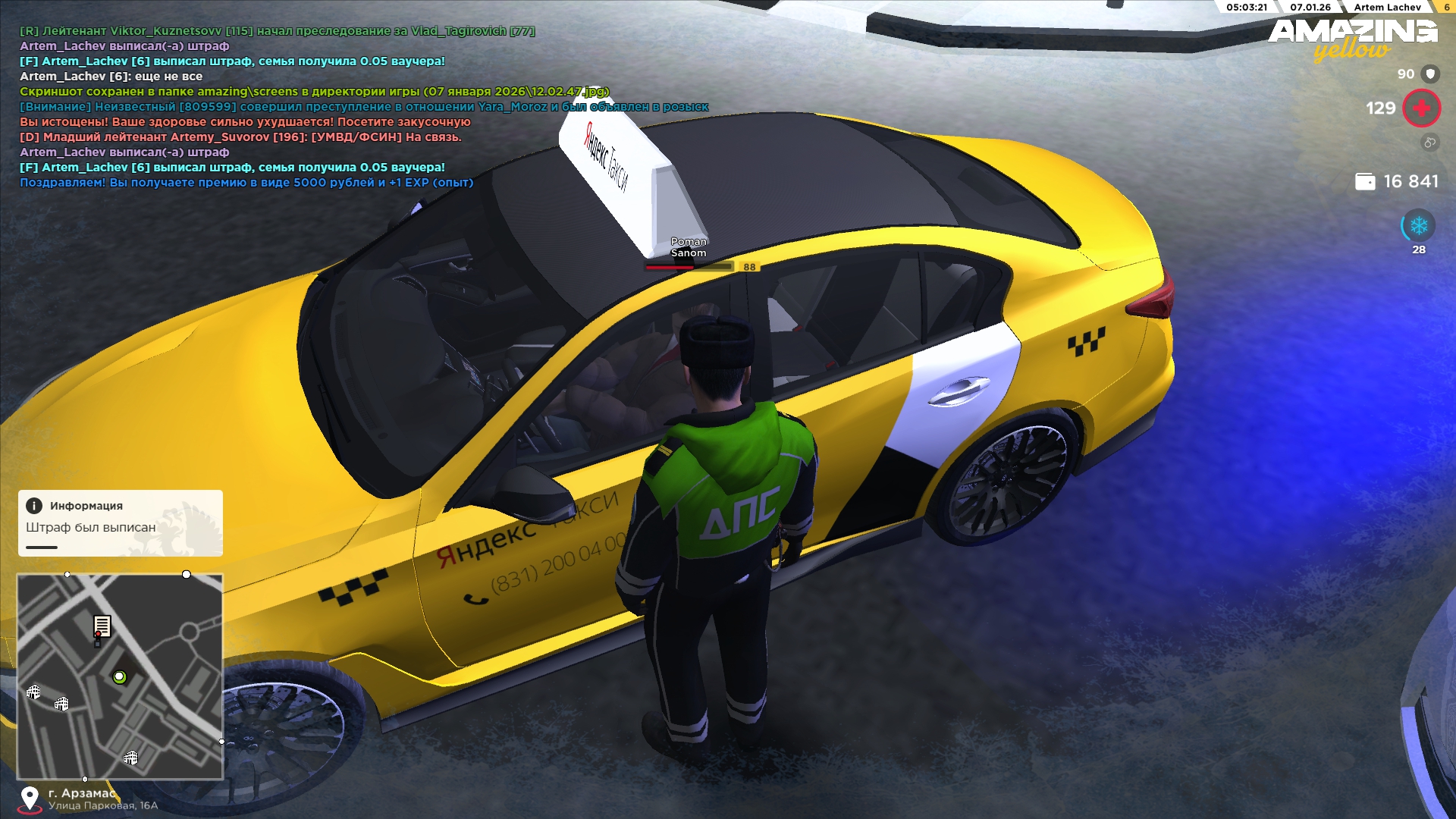Click the green player marker on minimap
Image resolution: width=1456 pixels, height=819 pixels.
coord(119,676)
